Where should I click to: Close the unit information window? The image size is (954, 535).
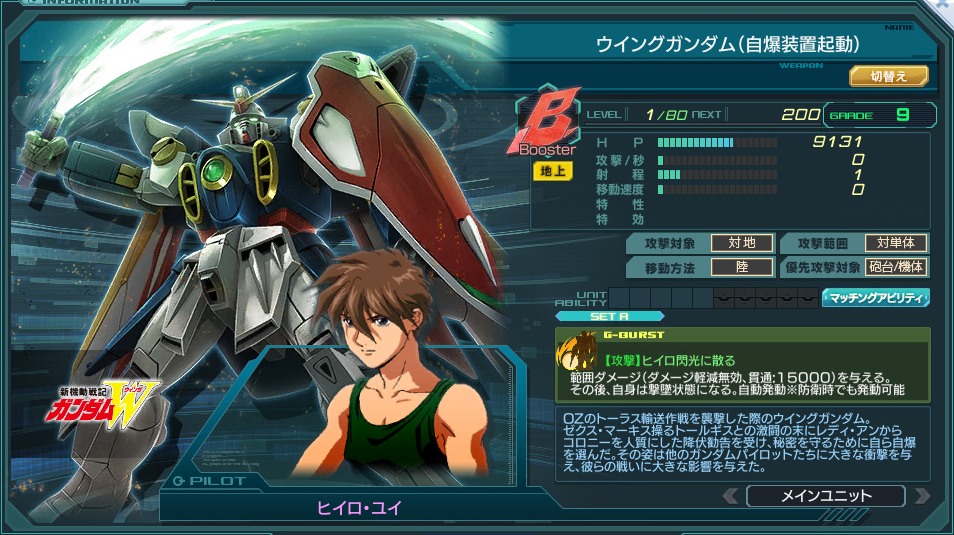pos(944,6)
